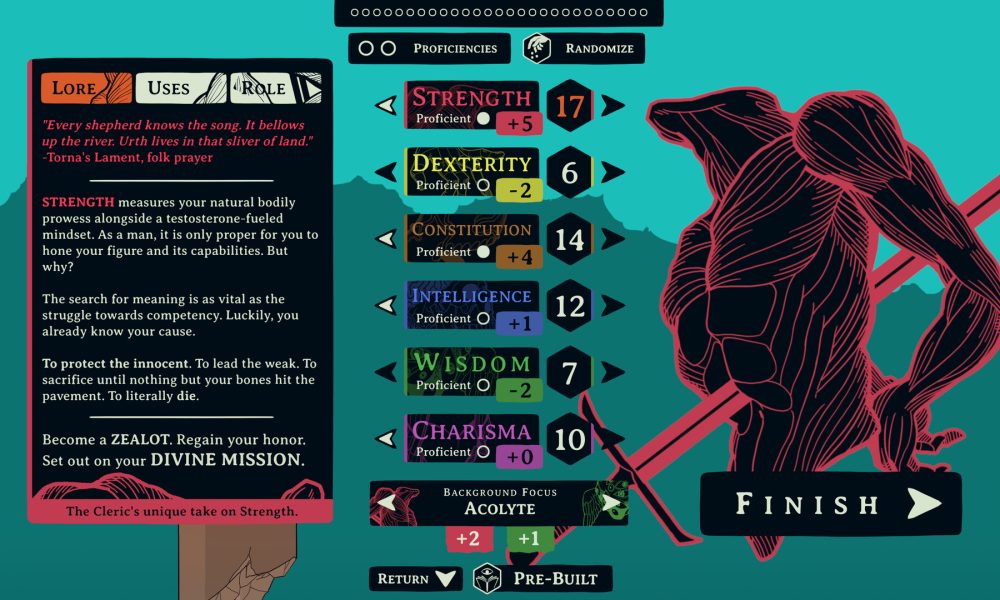Raise the Charisma score
The width and height of the screenshot is (1000, 600).
[612, 438]
